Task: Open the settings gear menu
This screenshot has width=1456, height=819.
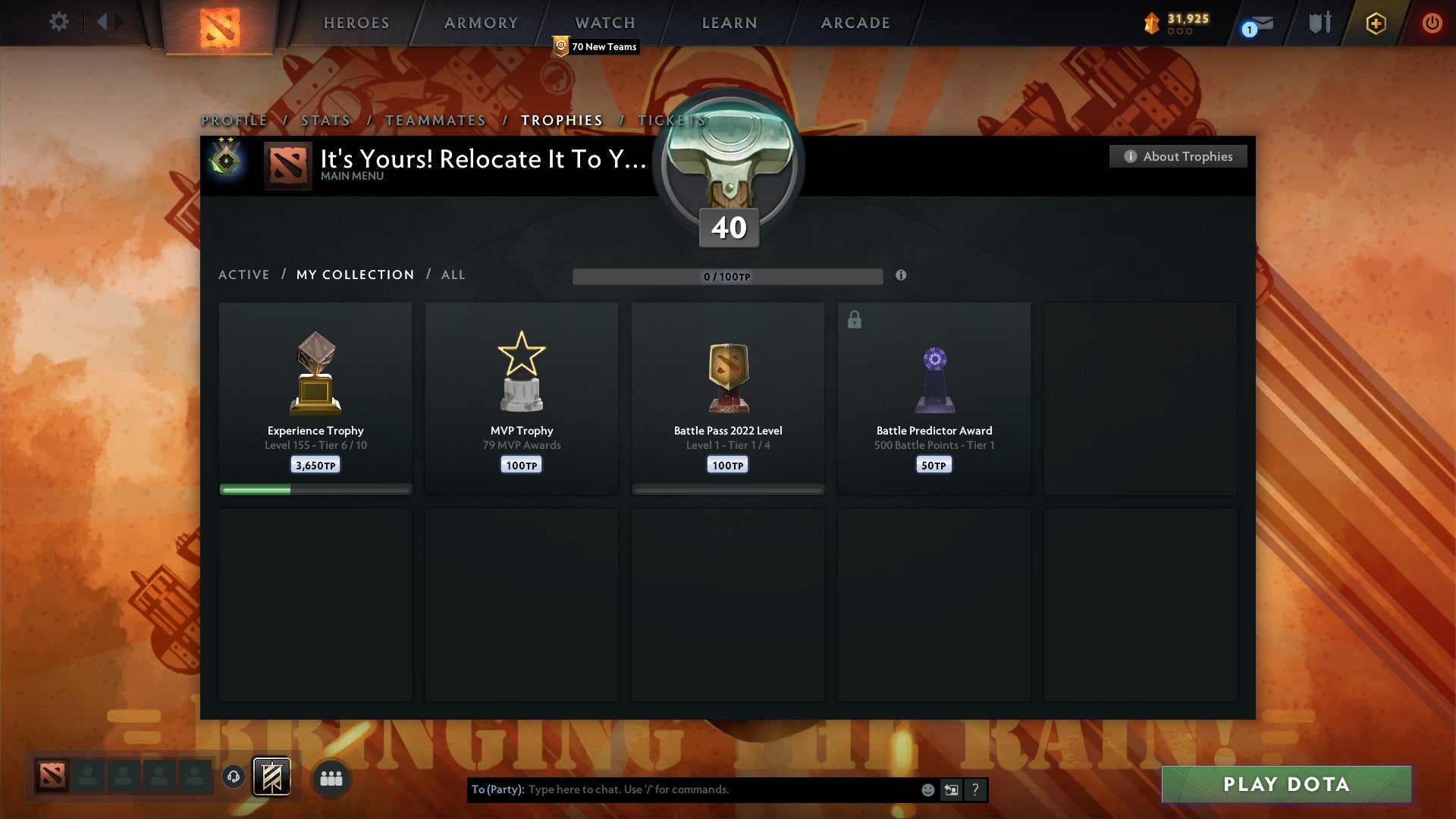Action: coord(58,22)
